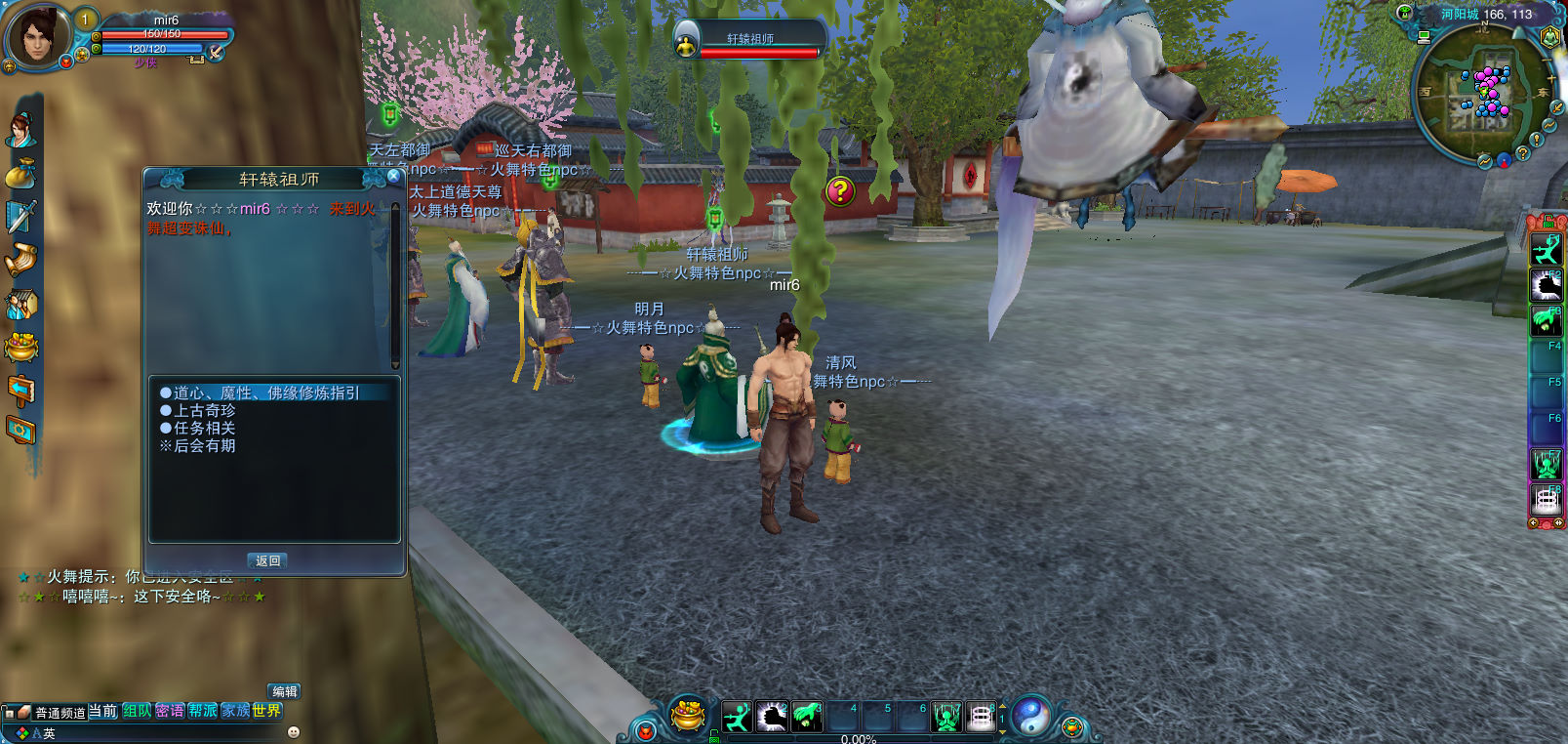Switch to the 世界 chat channel tab
This screenshot has height=744, width=1568.
click(x=266, y=711)
